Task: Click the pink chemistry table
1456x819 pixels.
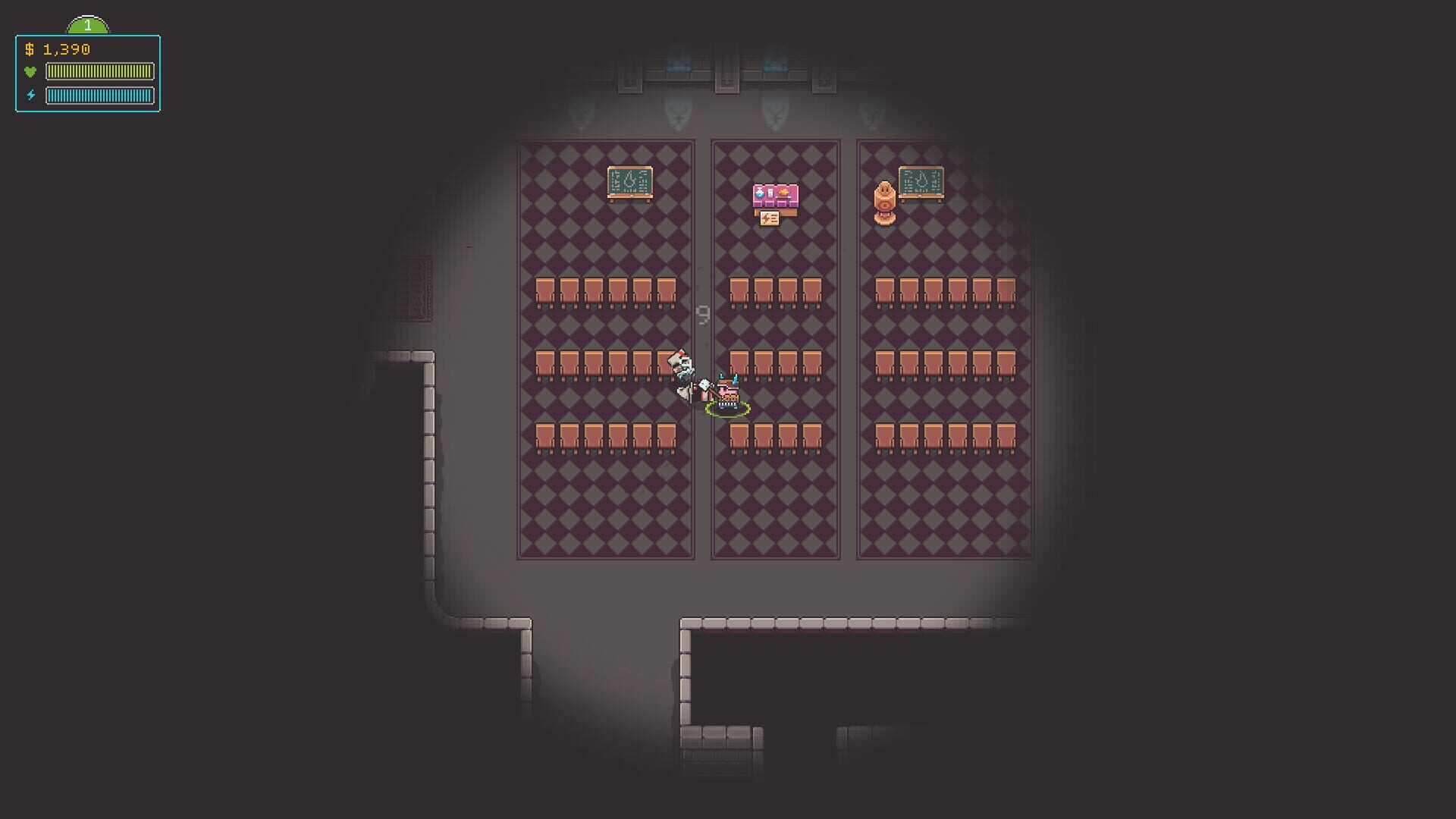Action: [x=773, y=196]
